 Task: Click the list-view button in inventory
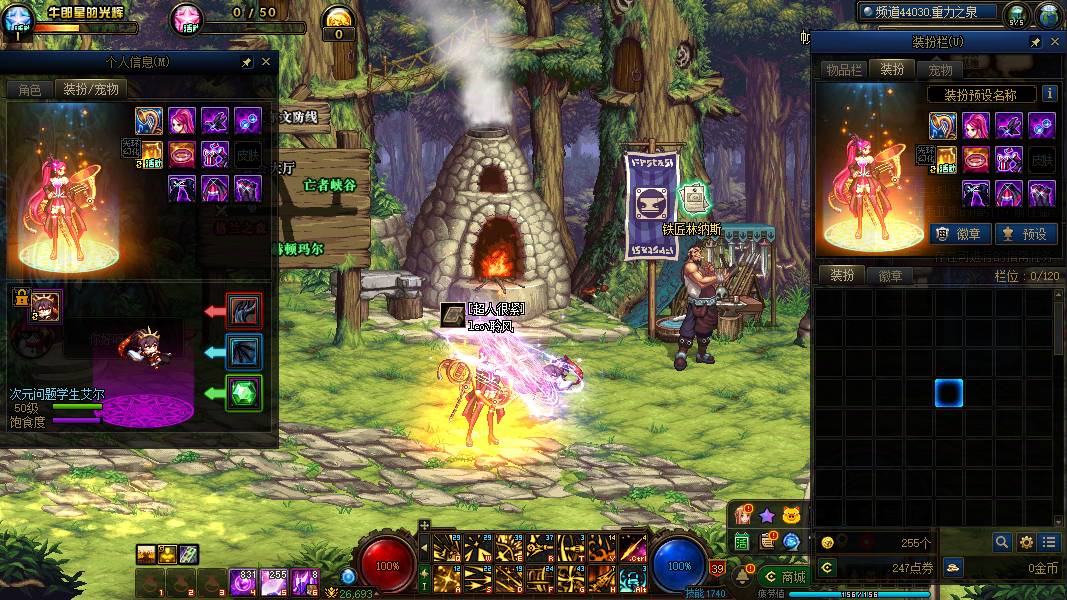1048,542
